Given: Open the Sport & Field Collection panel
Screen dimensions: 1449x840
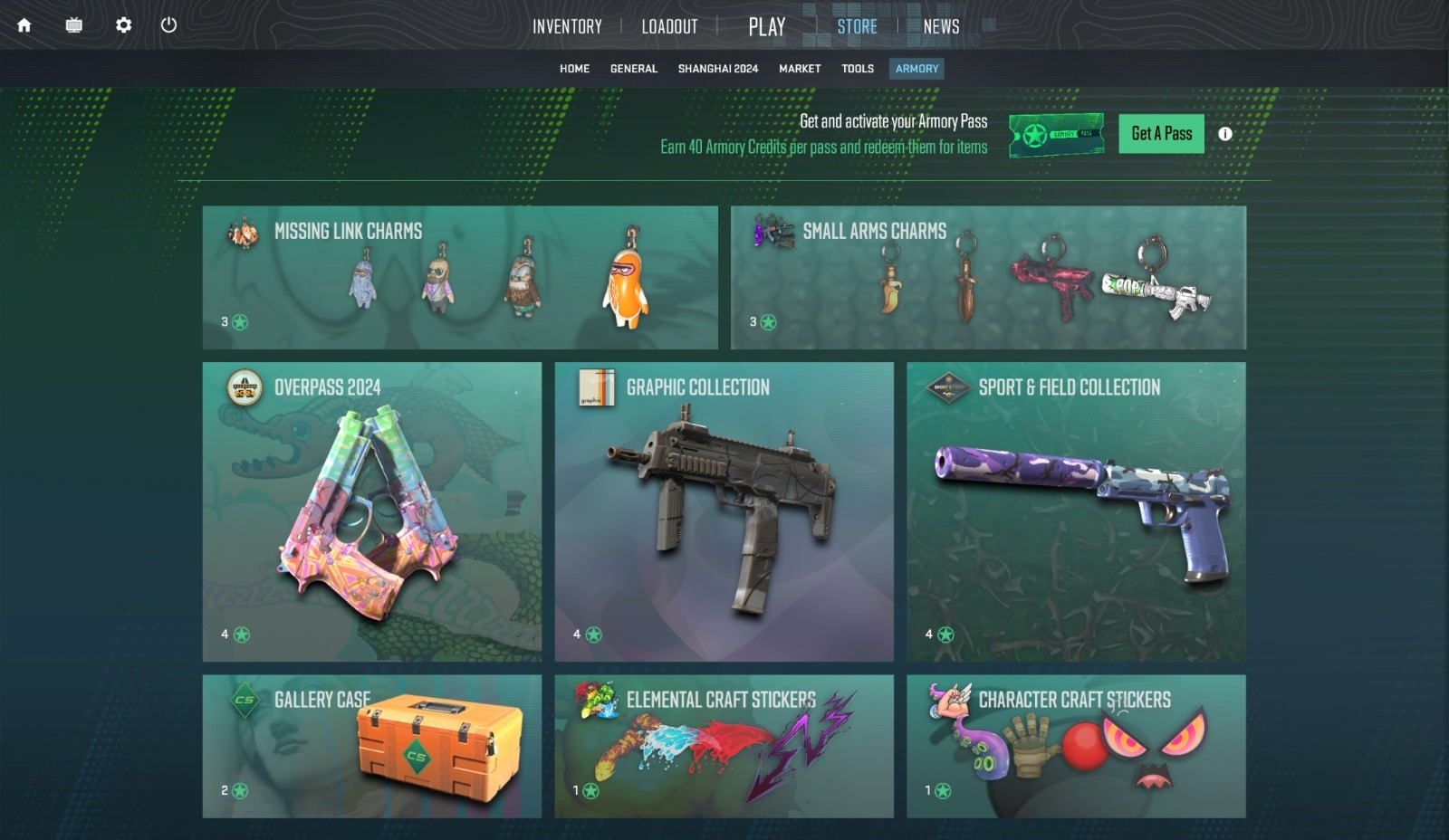Looking at the screenshot, I should [1076, 510].
